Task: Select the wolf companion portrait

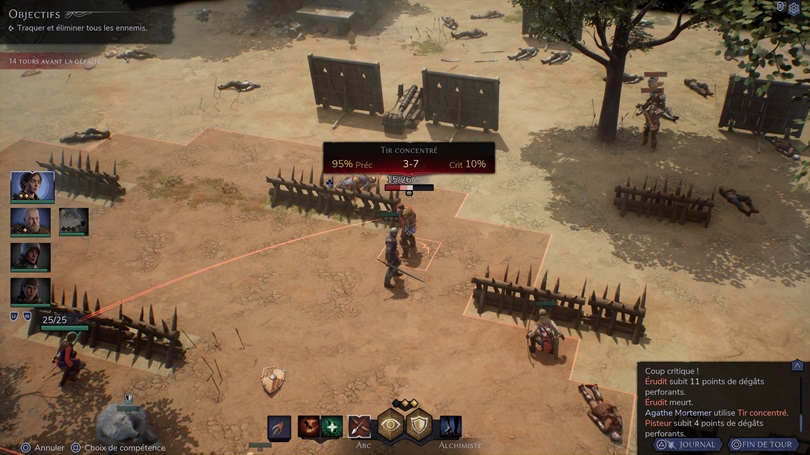Action: [74, 221]
